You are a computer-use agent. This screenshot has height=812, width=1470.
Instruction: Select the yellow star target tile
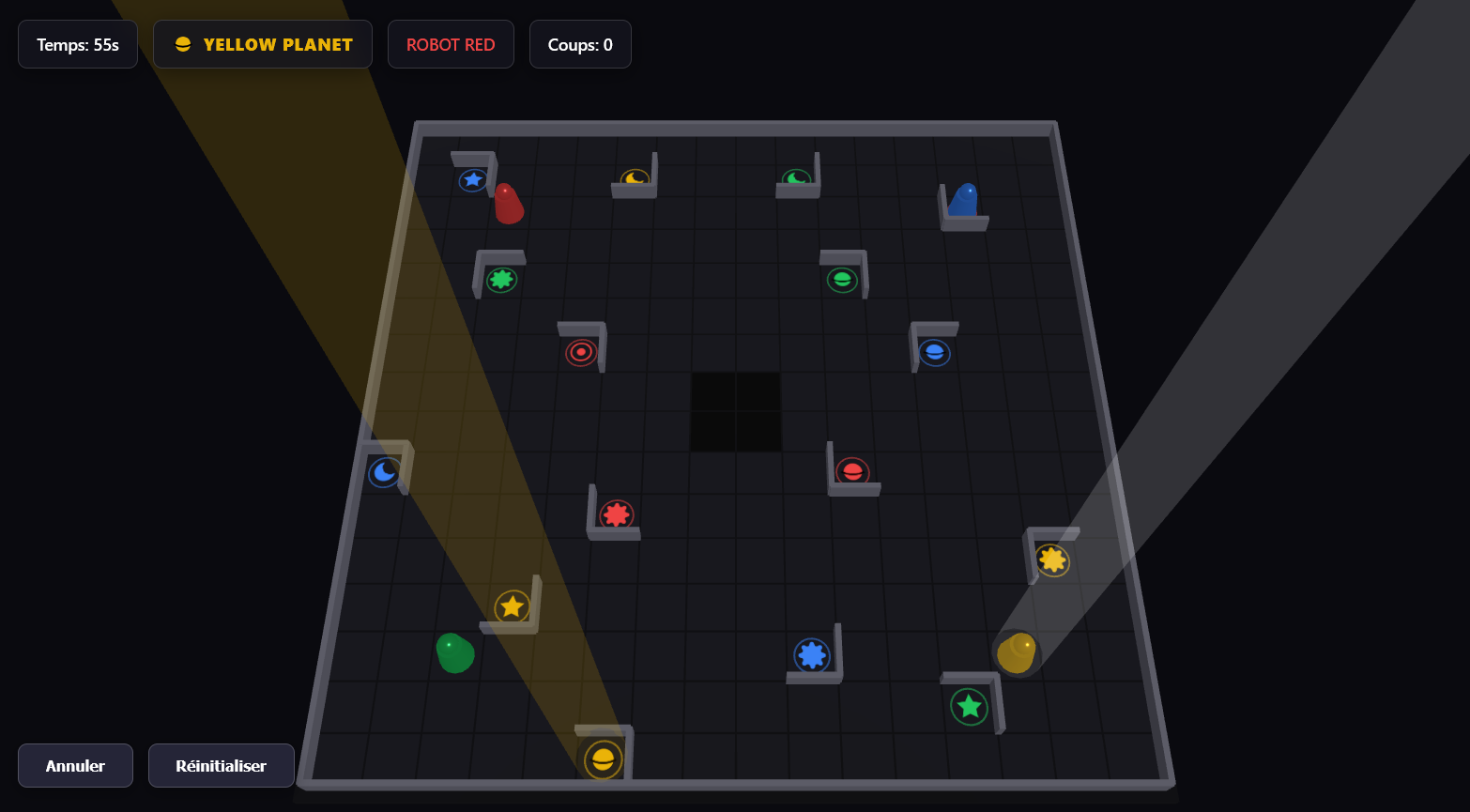(512, 606)
